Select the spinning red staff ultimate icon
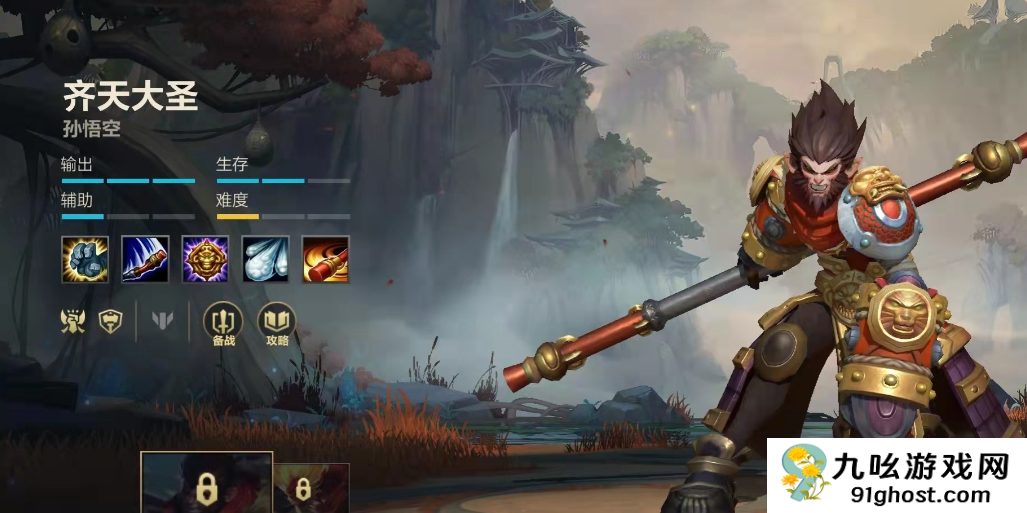Image resolution: width=1027 pixels, height=513 pixels. point(326,259)
